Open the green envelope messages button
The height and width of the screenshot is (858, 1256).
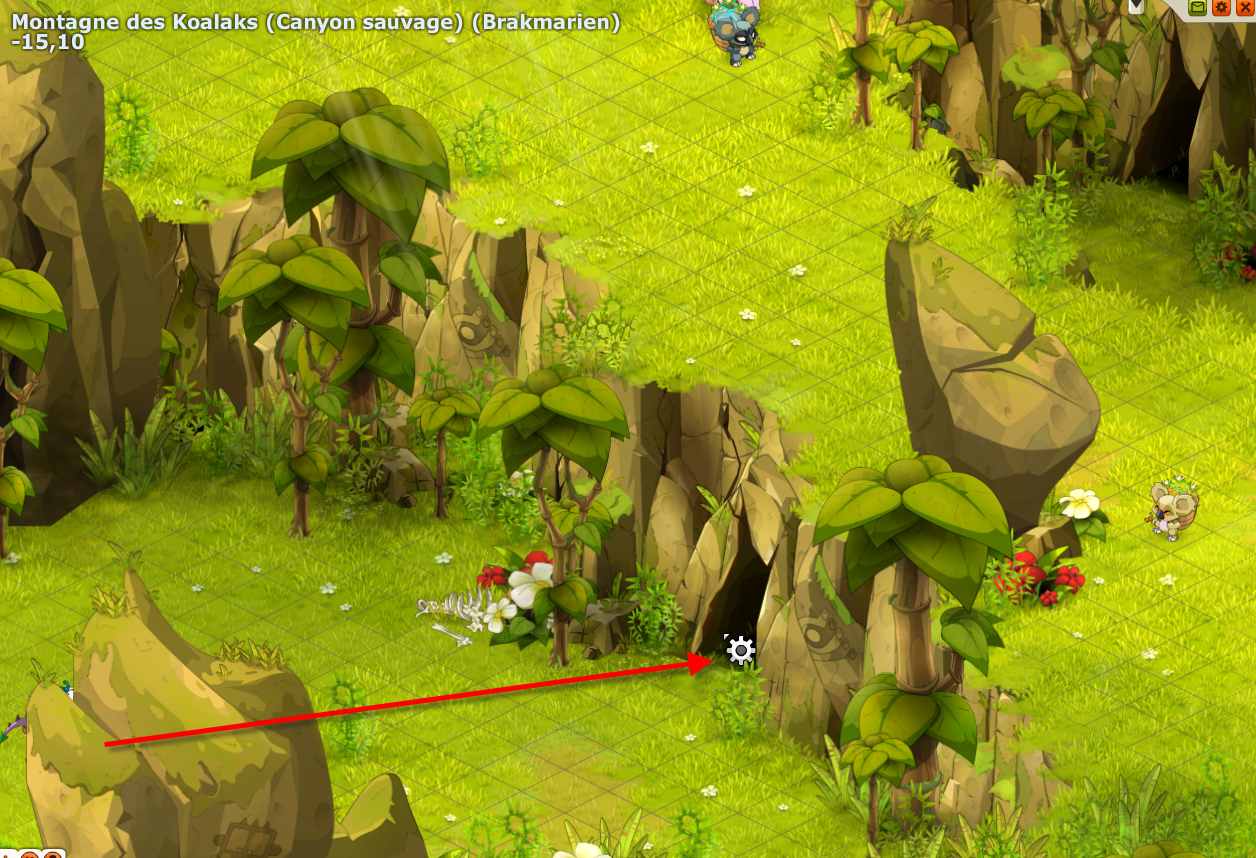[1197, 8]
